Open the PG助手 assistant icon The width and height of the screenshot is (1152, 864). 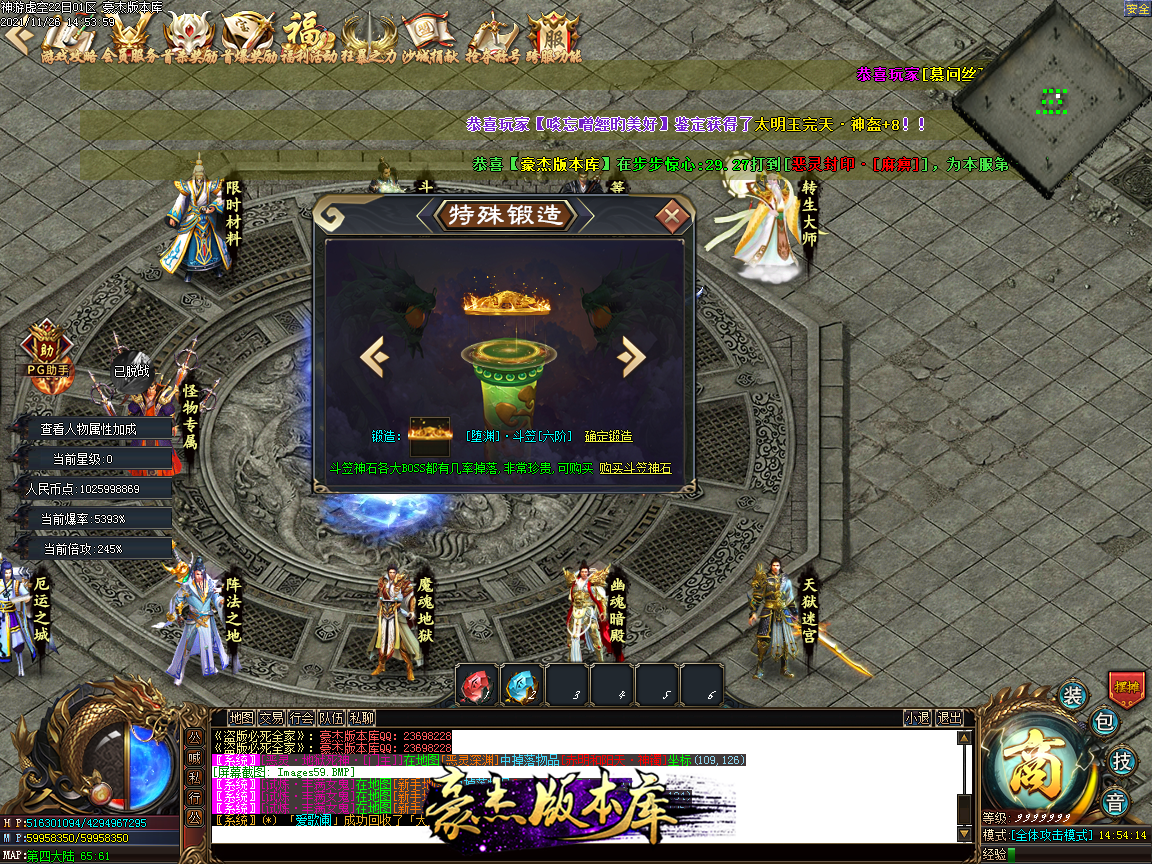47,350
